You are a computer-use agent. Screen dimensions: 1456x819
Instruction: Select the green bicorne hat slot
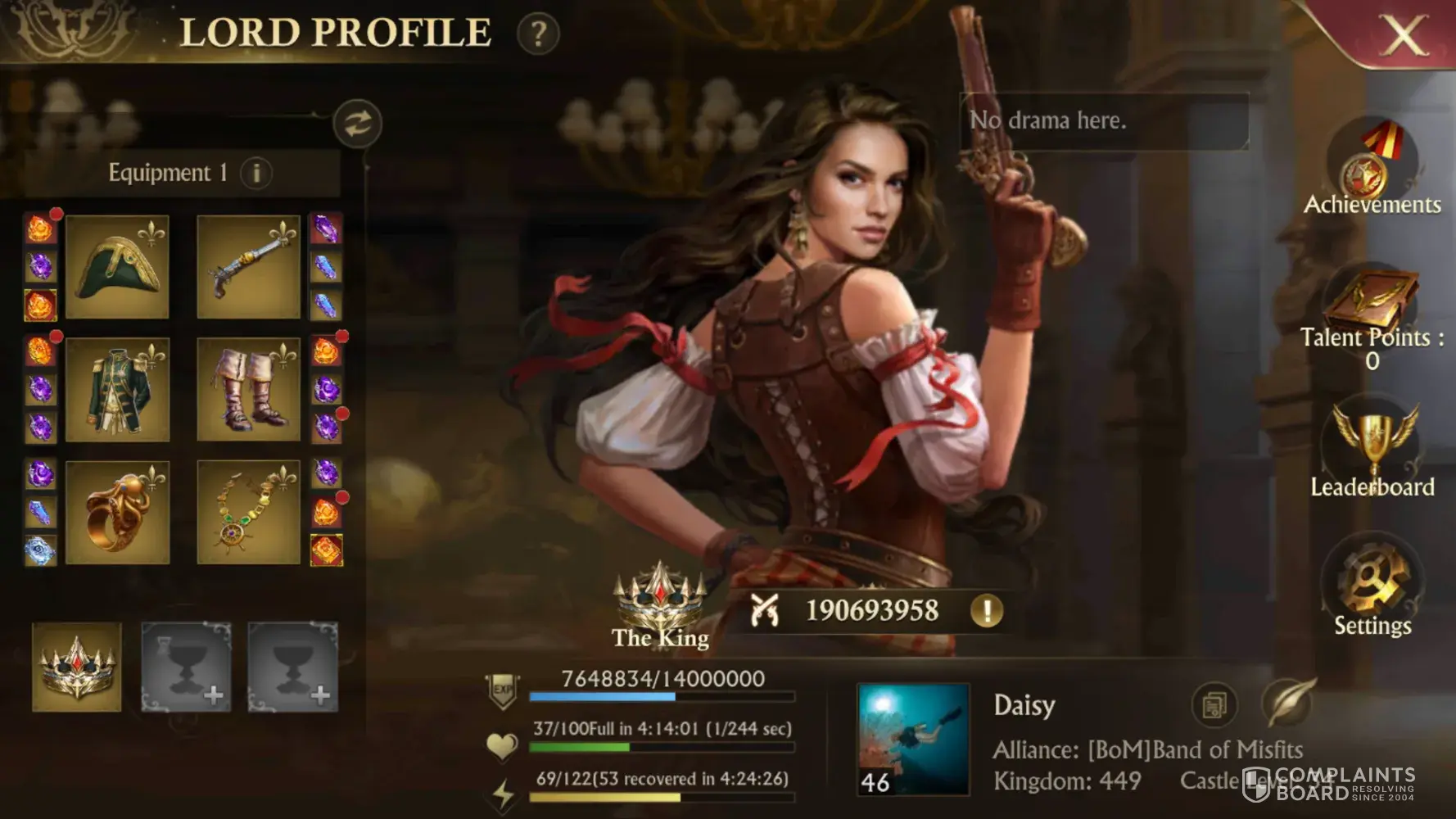coord(117,267)
